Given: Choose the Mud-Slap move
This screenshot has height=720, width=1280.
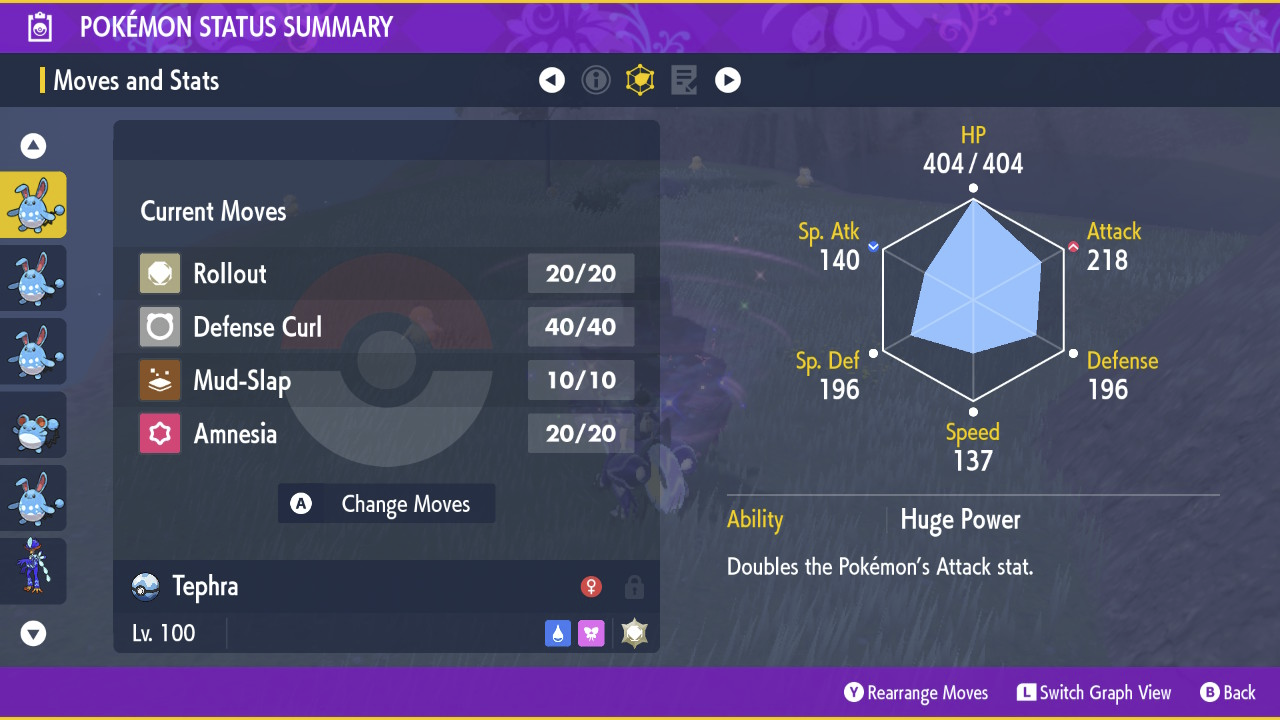Looking at the screenshot, I should [x=386, y=380].
